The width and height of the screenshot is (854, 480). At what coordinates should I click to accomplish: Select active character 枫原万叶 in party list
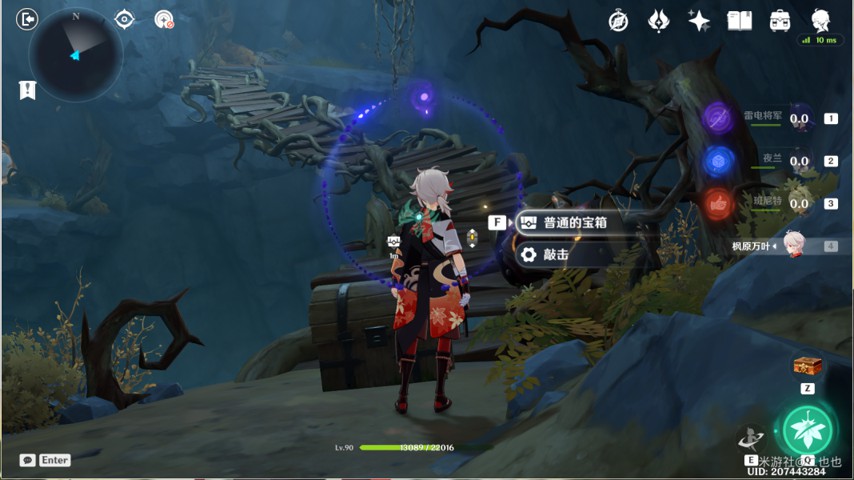click(793, 245)
